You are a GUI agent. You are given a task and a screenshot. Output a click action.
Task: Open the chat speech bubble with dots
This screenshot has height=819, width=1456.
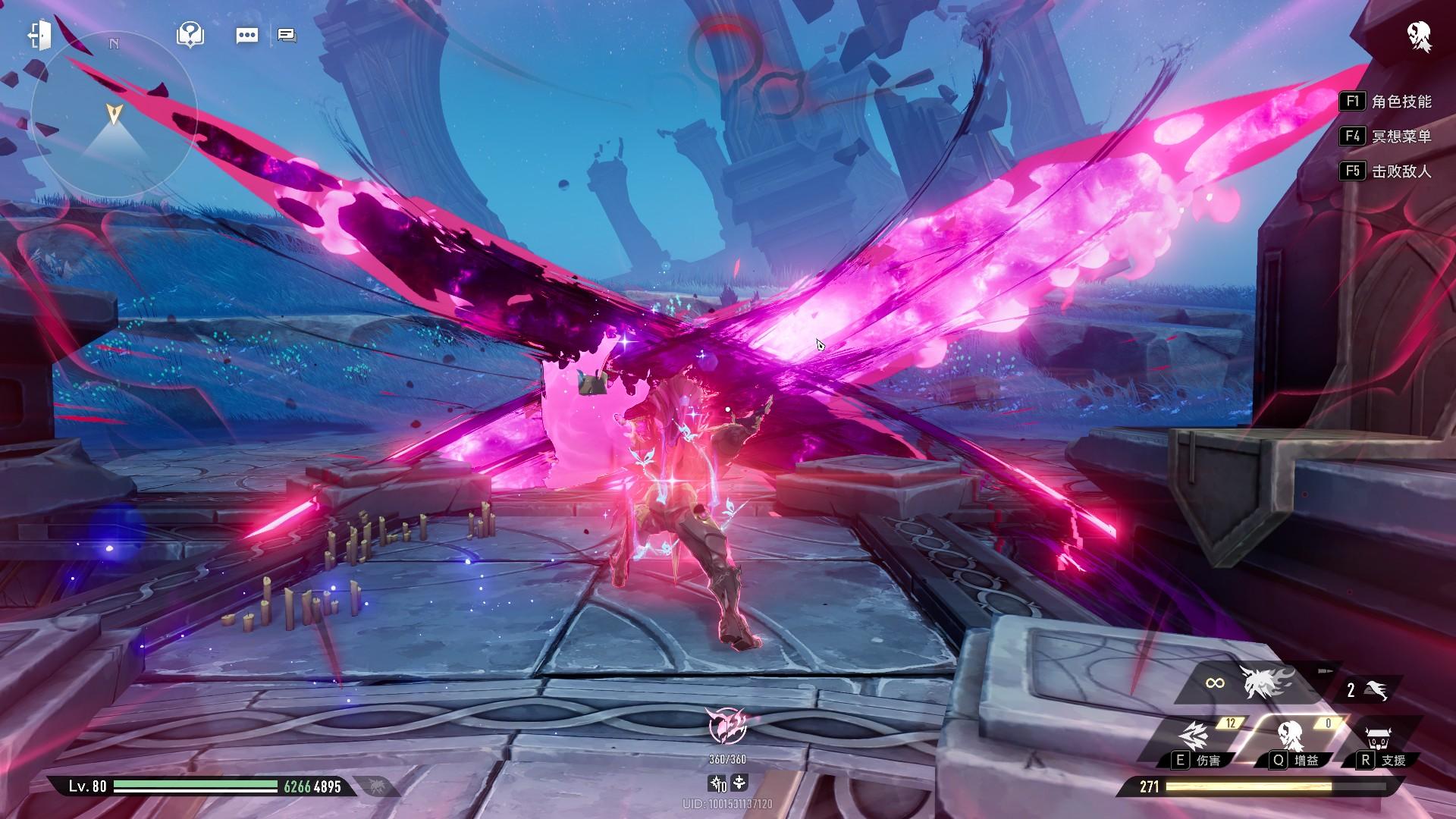[247, 35]
